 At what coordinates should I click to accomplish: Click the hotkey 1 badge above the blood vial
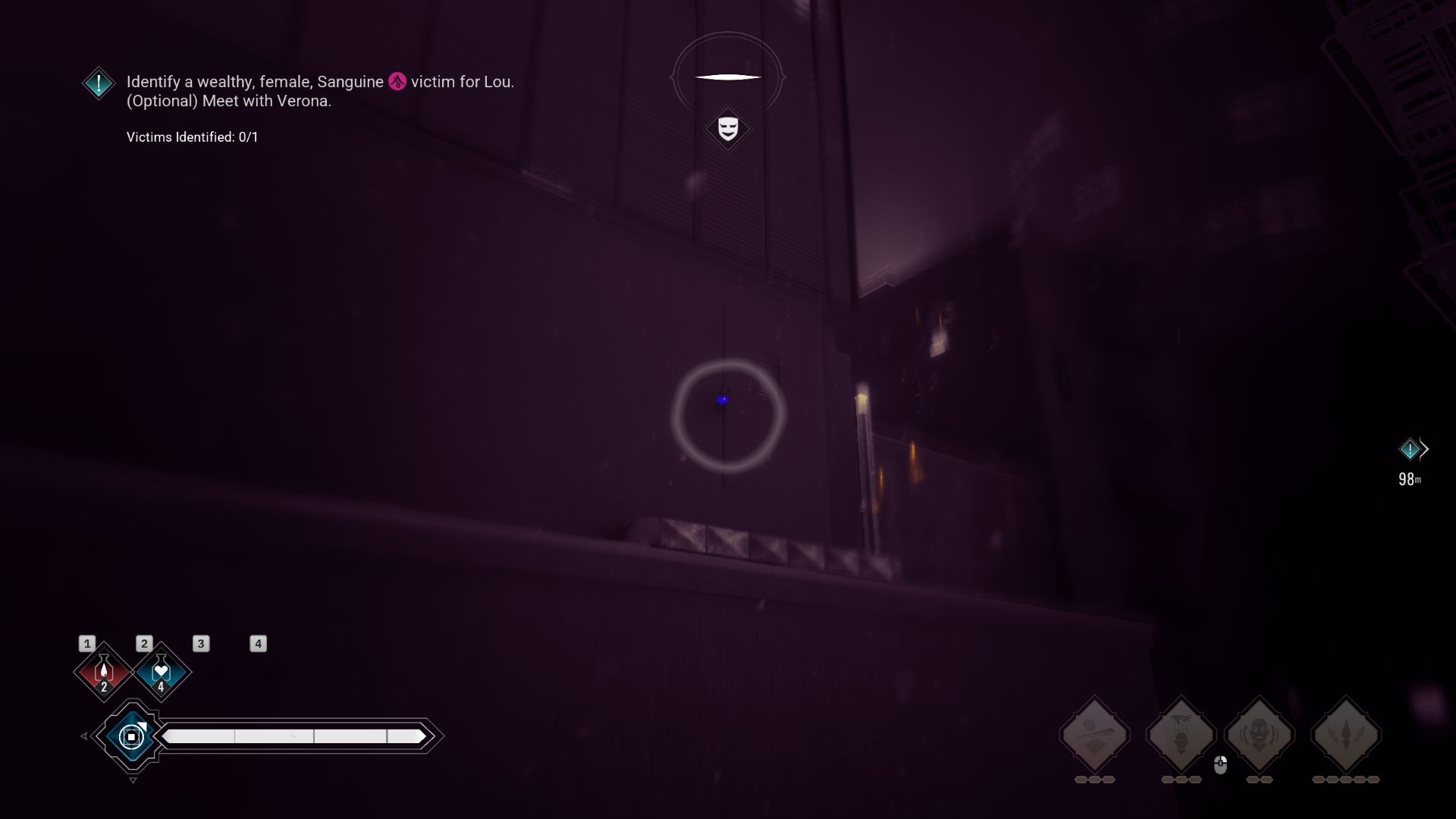click(x=86, y=643)
